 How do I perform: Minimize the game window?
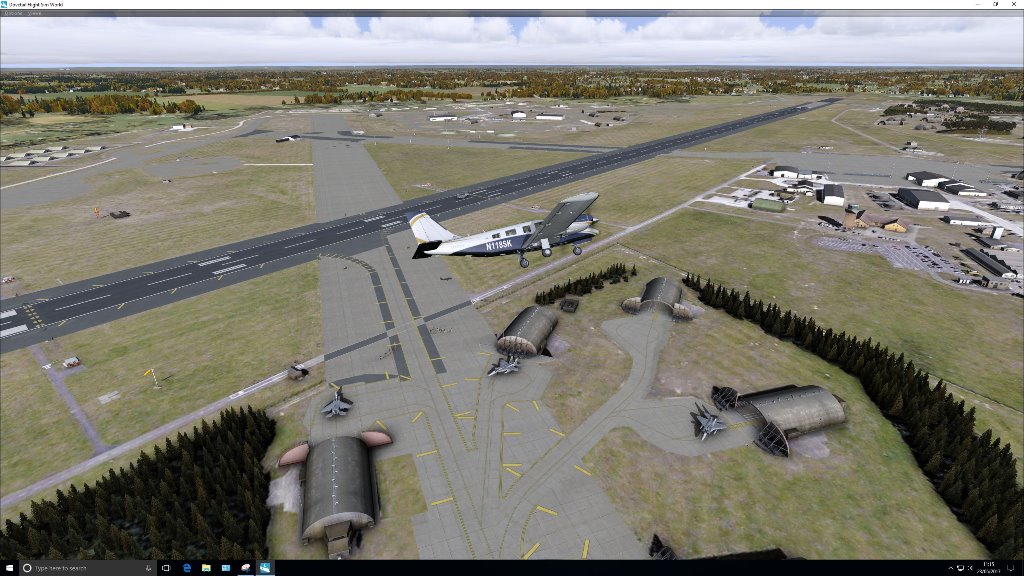tap(977, 4)
